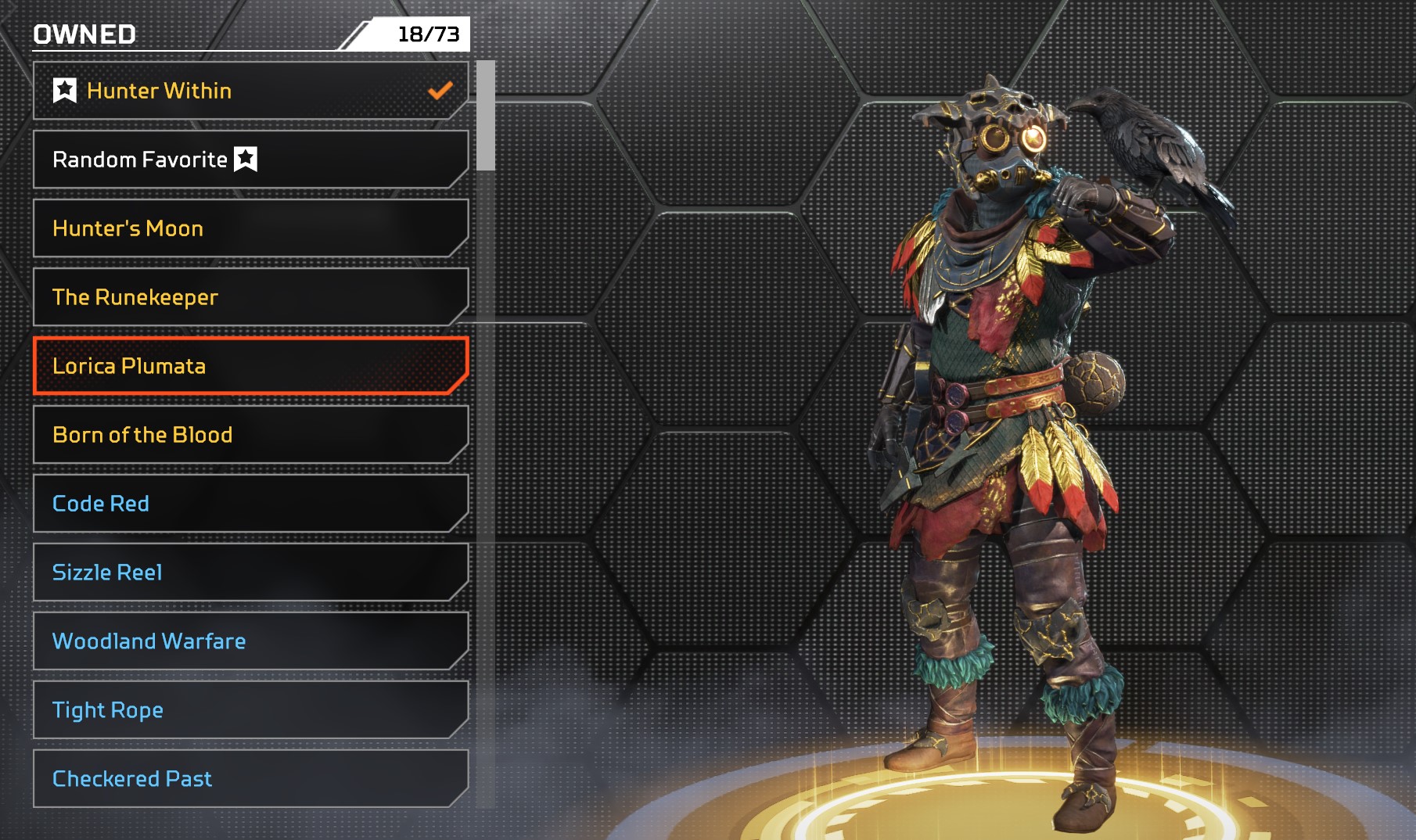Click the Lorica Plumata skin entry
Image resolution: width=1416 pixels, height=840 pixels.
[250, 366]
